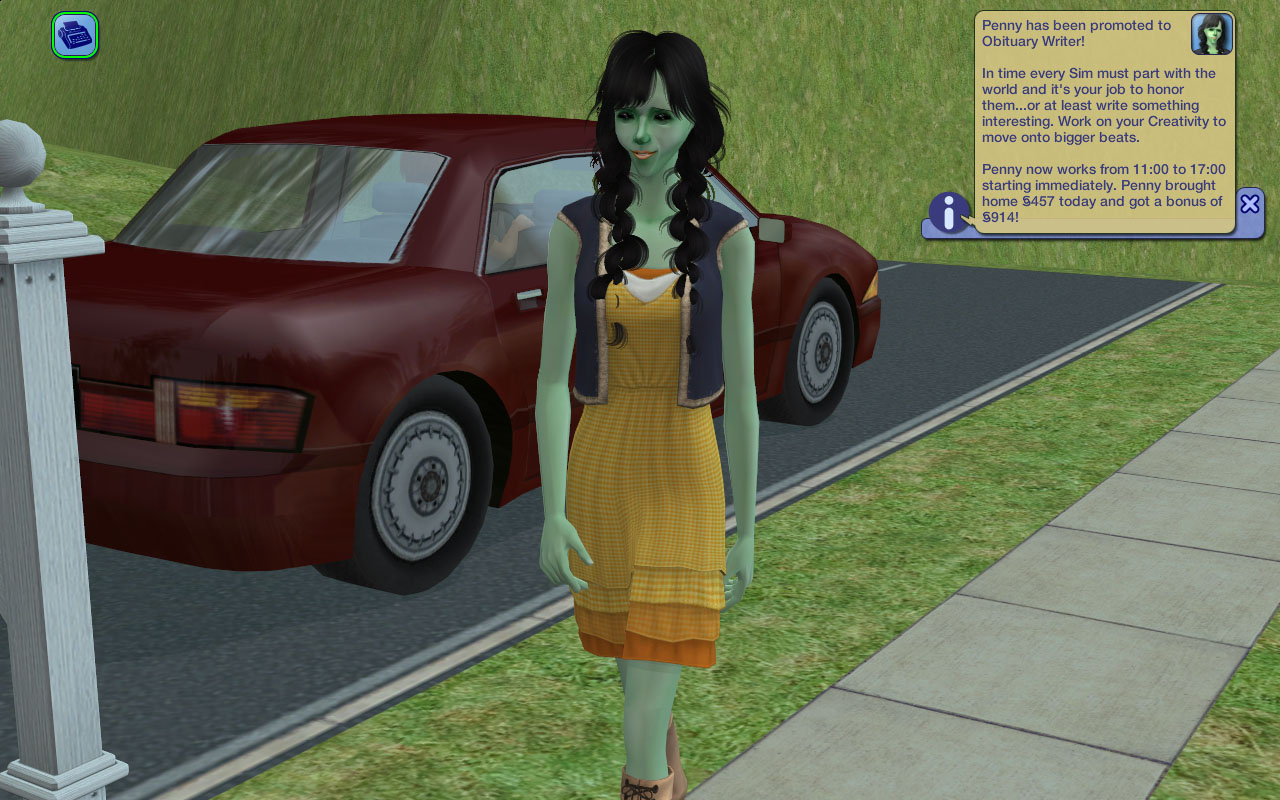
Task: Select Penny's portrait in the promotion message
Action: coord(1211,35)
